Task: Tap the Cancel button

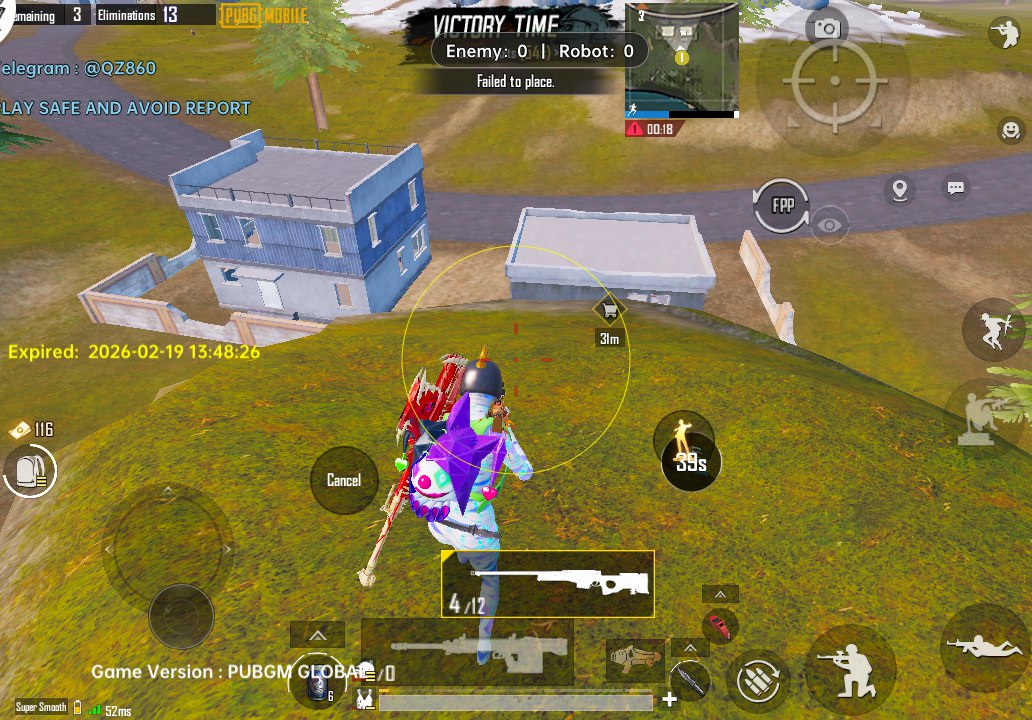Action: [x=343, y=480]
